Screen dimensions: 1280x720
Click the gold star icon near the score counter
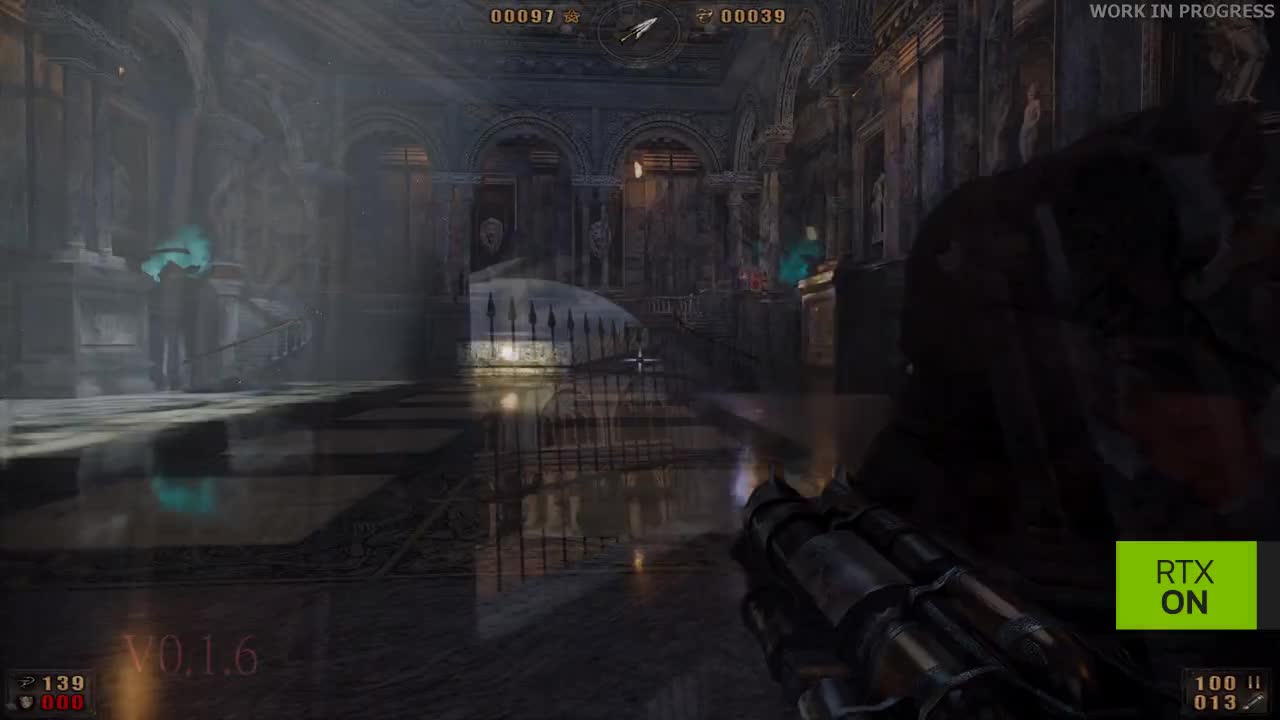pyautogui.click(x=572, y=15)
